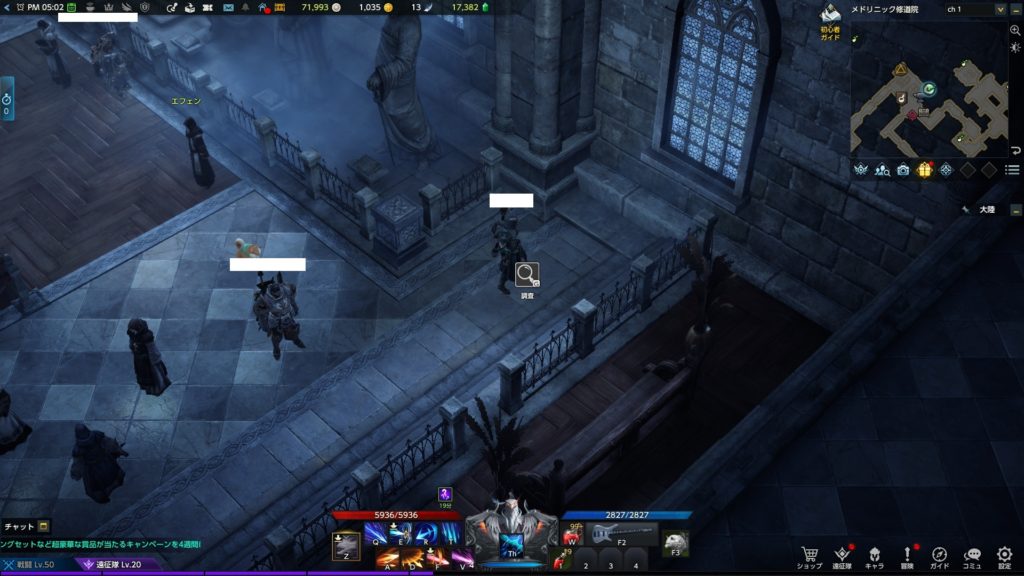Viewport: 1024px width, 576px height.
Task: Open the 初心者ガイド beginner guide icon
Action: [831, 16]
